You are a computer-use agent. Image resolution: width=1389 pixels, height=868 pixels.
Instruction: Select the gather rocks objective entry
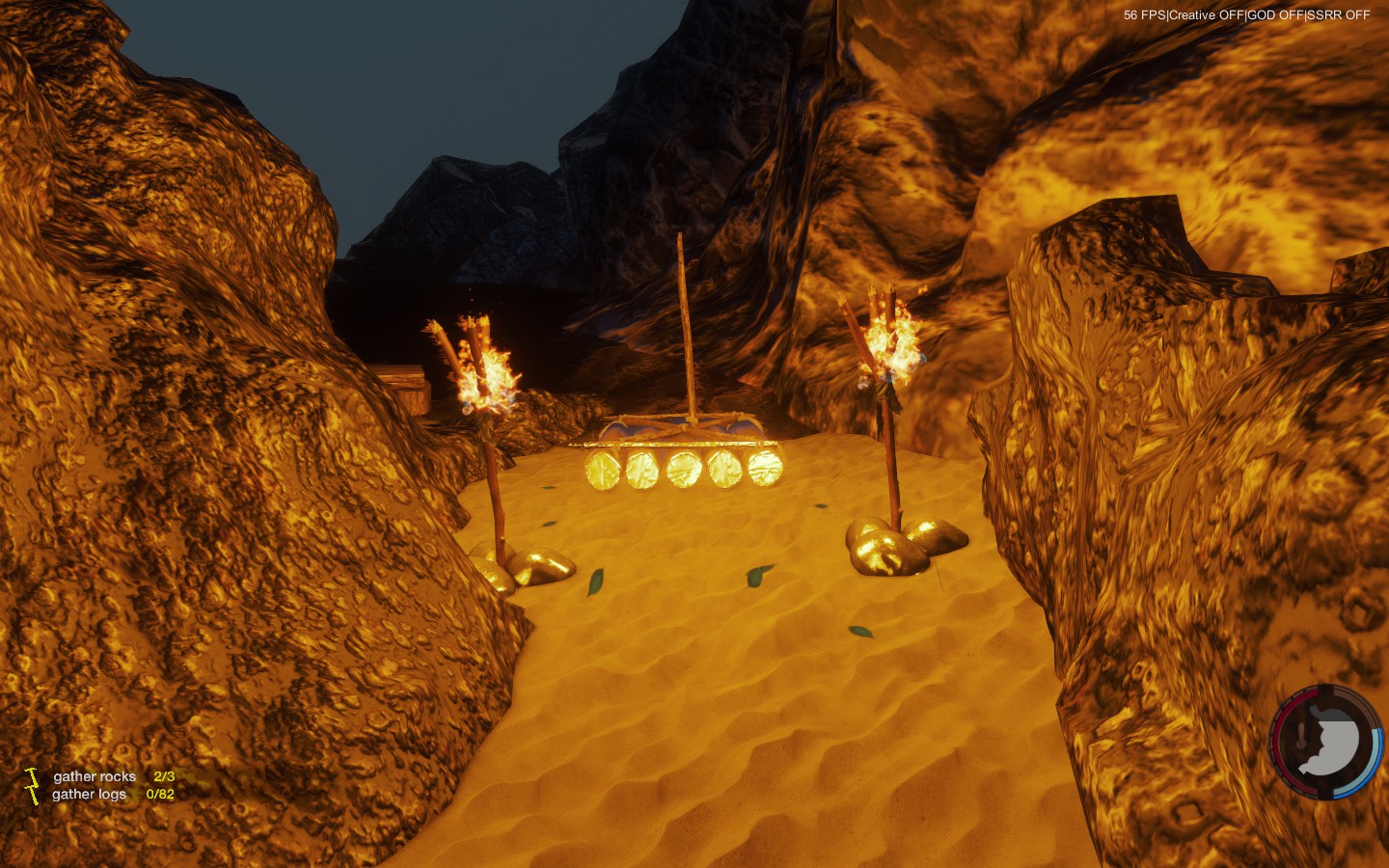pyautogui.click(x=95, y=776)
